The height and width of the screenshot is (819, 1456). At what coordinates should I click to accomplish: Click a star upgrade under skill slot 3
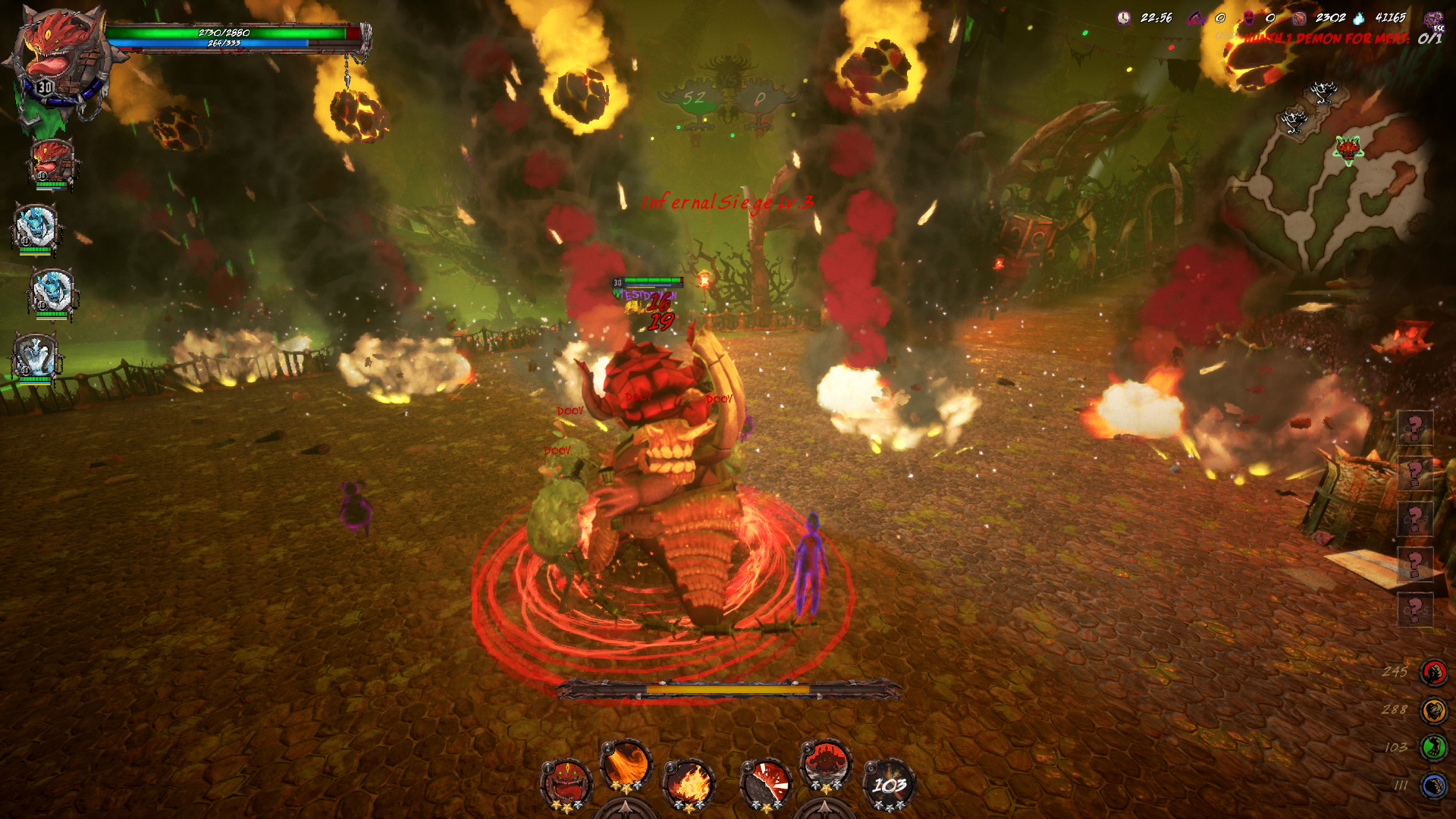pos(691,806)
